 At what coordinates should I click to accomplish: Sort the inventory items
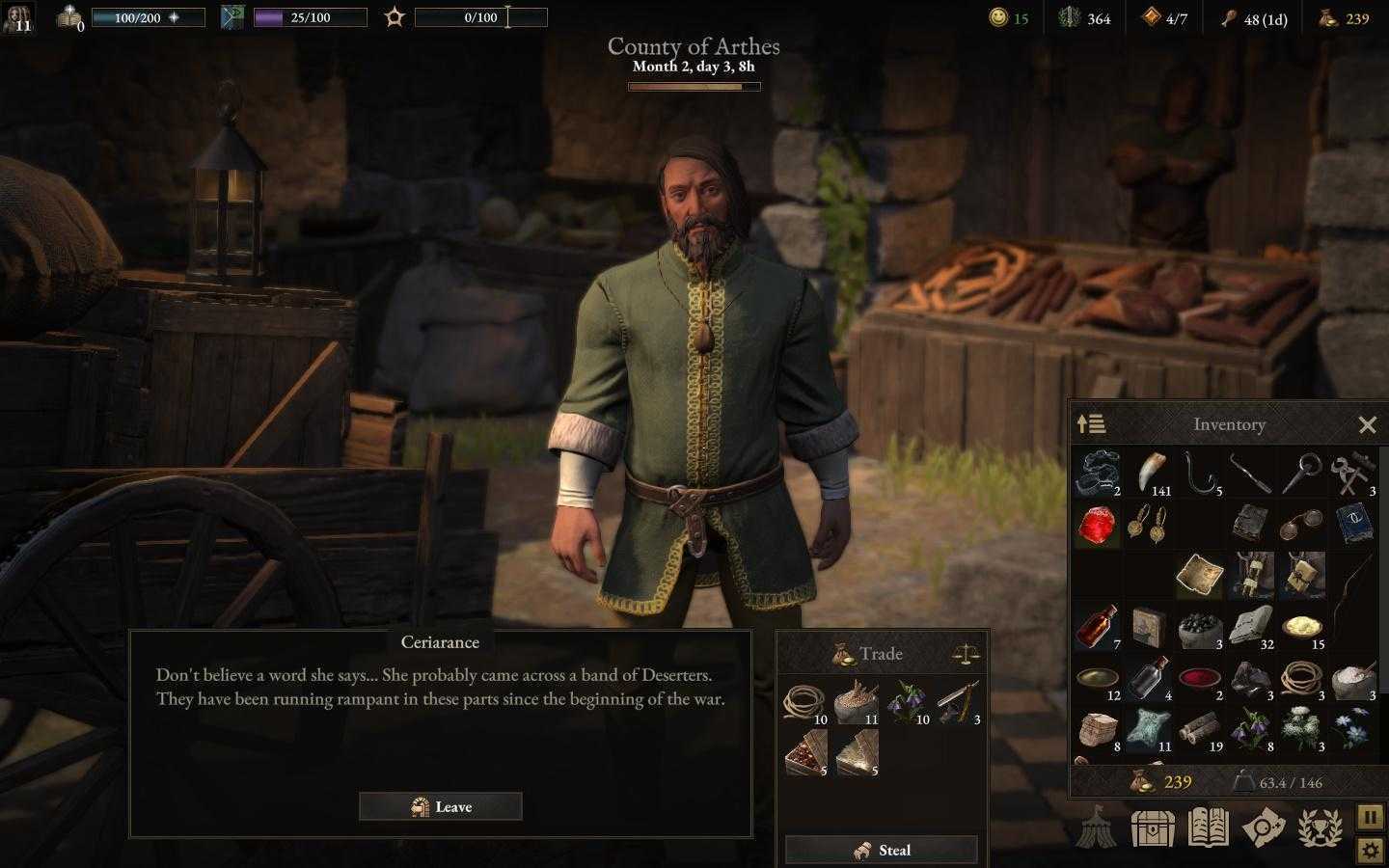point(1091,424)
